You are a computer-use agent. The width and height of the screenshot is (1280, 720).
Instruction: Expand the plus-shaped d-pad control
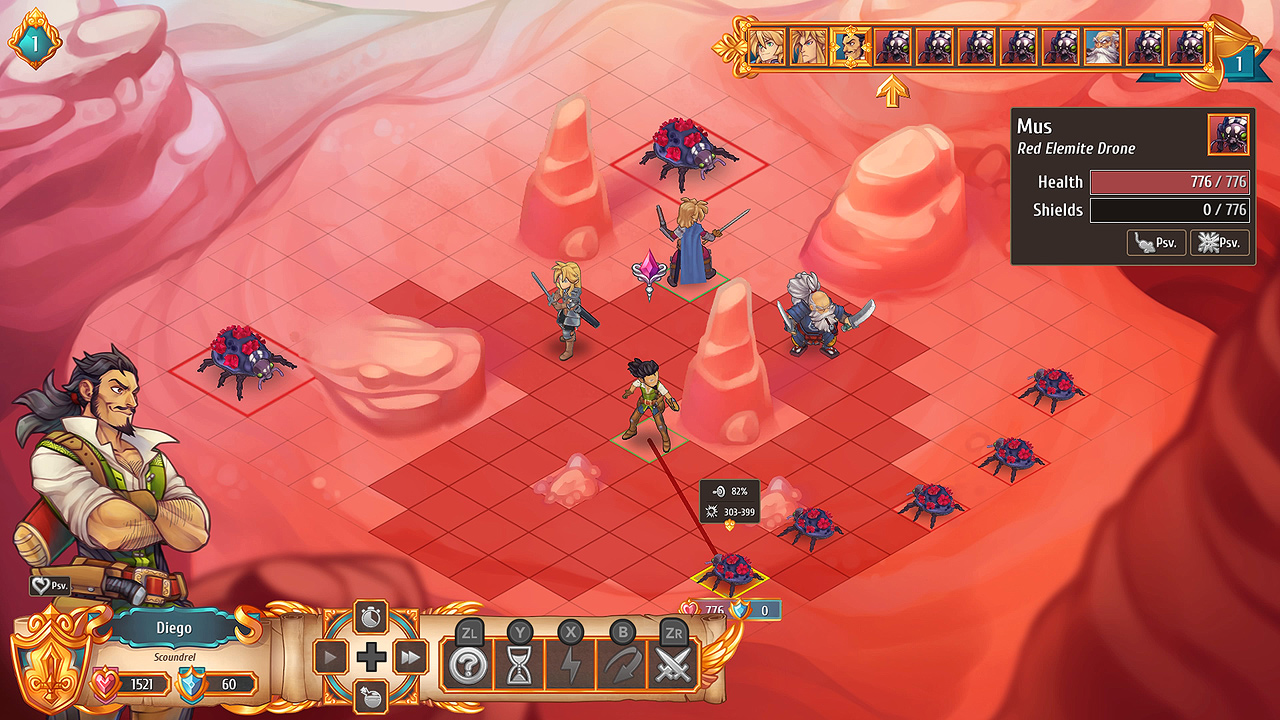(x=371, y=658)
